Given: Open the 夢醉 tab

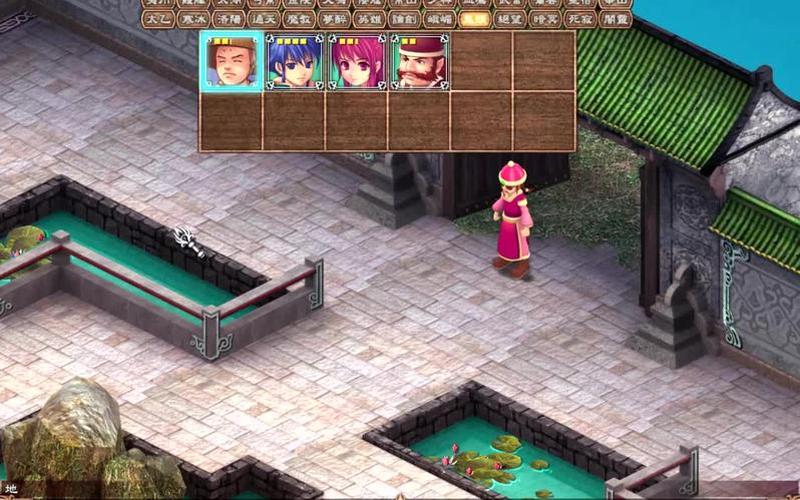Looking at the screenshot, I should pyautogui.click(x=335, y=19).
